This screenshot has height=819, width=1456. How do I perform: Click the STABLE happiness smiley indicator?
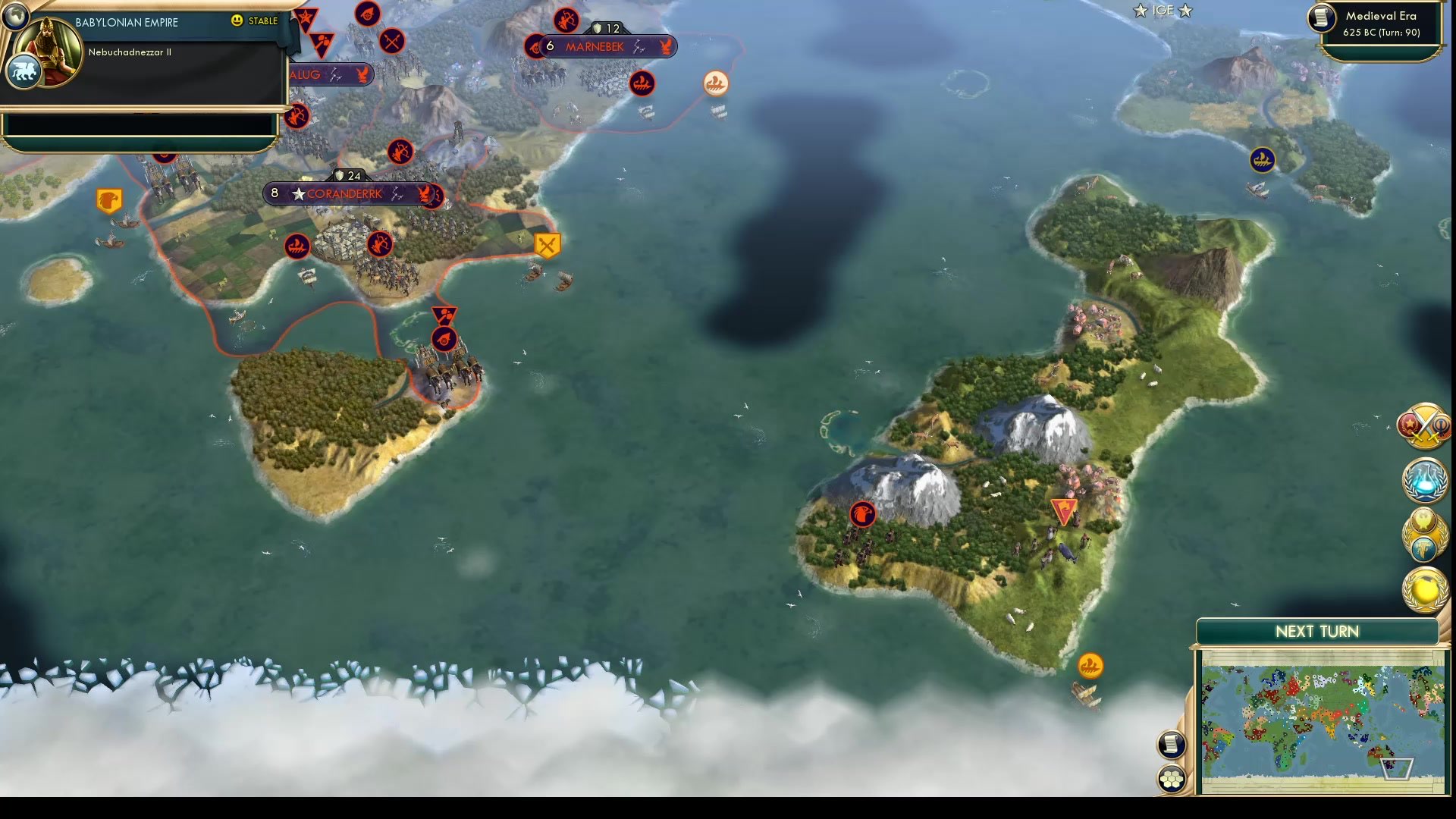pyautogui.click(x=237, y=20)
